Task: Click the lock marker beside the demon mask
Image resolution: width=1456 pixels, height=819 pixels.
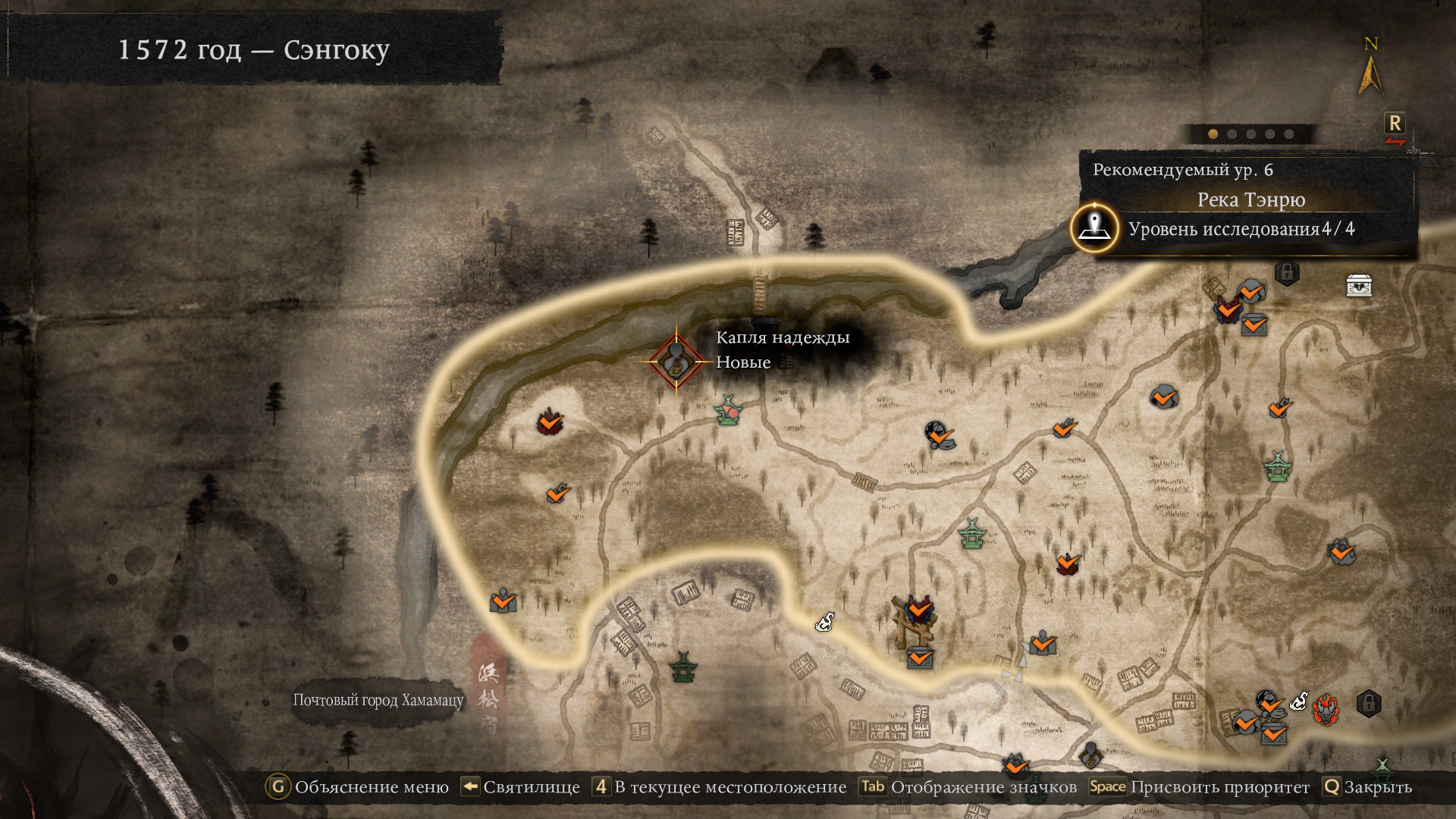Action: coord(1368,704)
